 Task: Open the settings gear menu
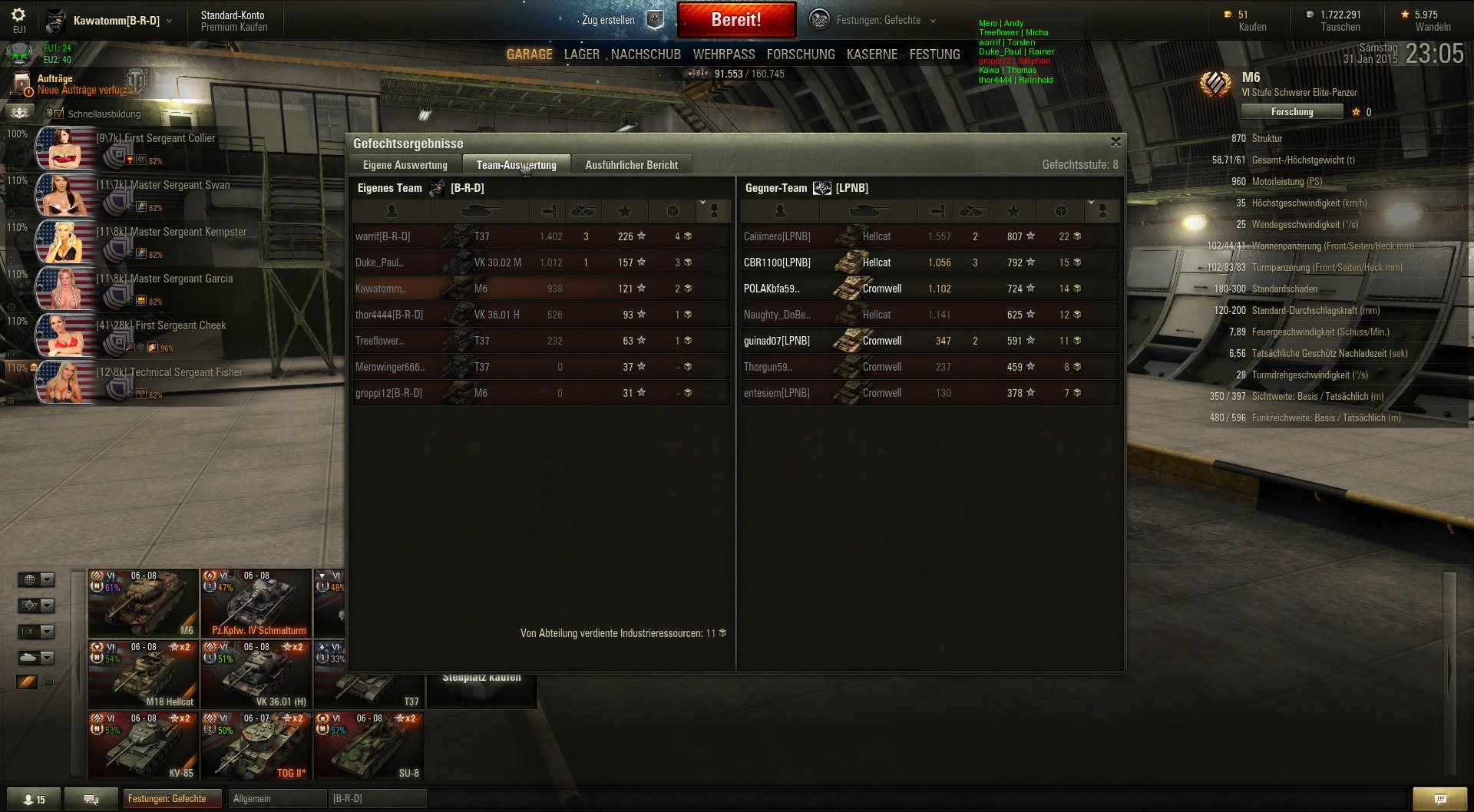(x=18, y=15)
